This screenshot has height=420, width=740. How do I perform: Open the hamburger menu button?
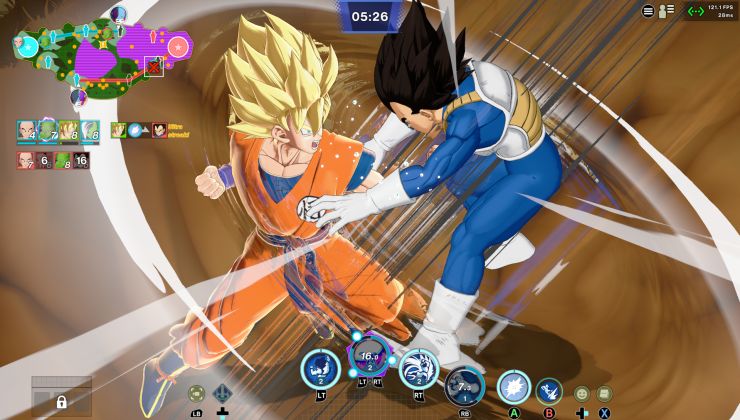[x=648, y=11]
